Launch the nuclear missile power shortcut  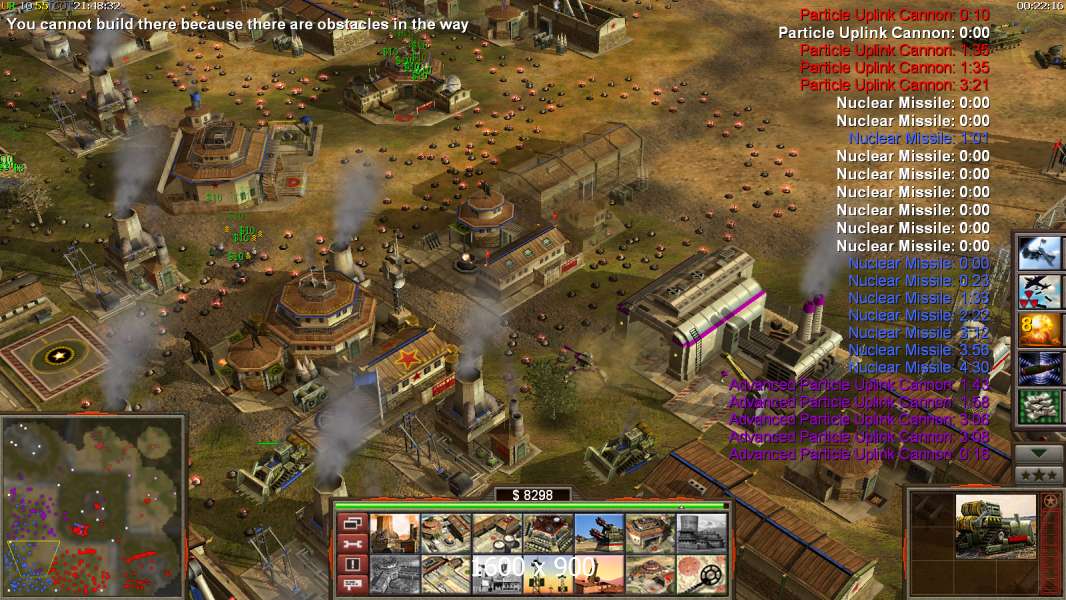click(x=1038, y=291)
